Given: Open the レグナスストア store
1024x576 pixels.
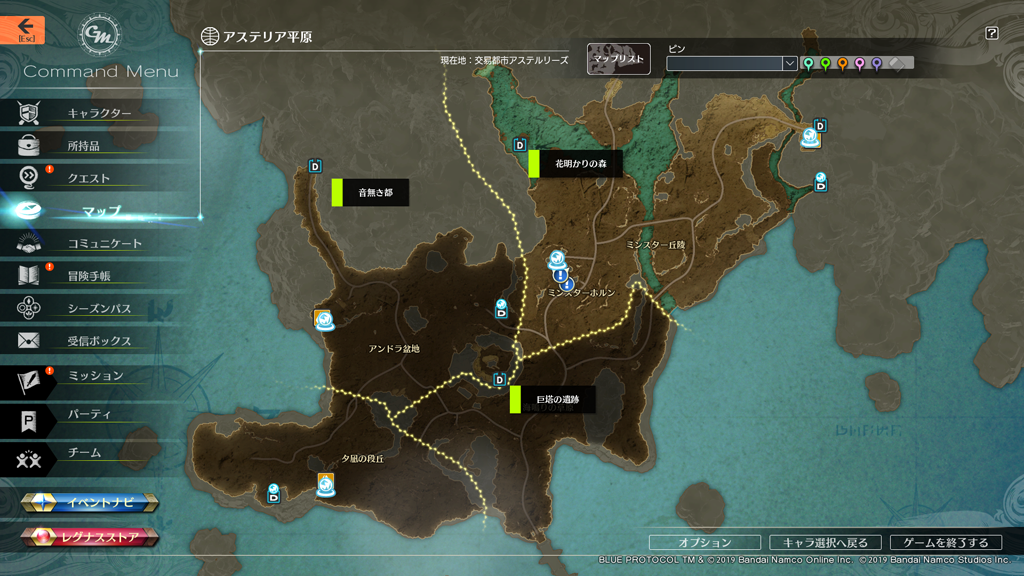Looking at the screenshot, I should 90,538.
